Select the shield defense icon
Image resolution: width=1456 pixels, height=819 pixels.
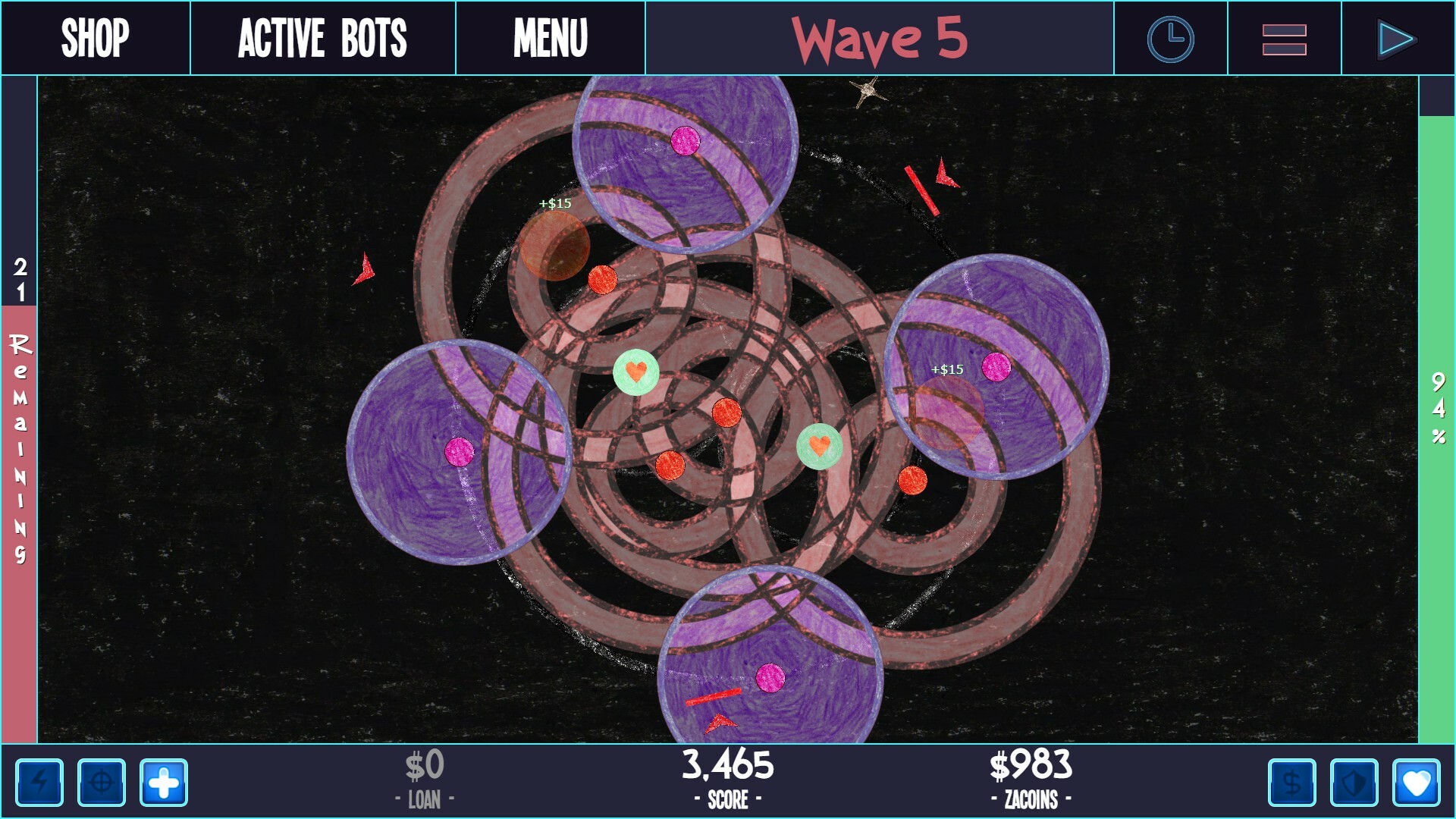(x=1353, y=783)
